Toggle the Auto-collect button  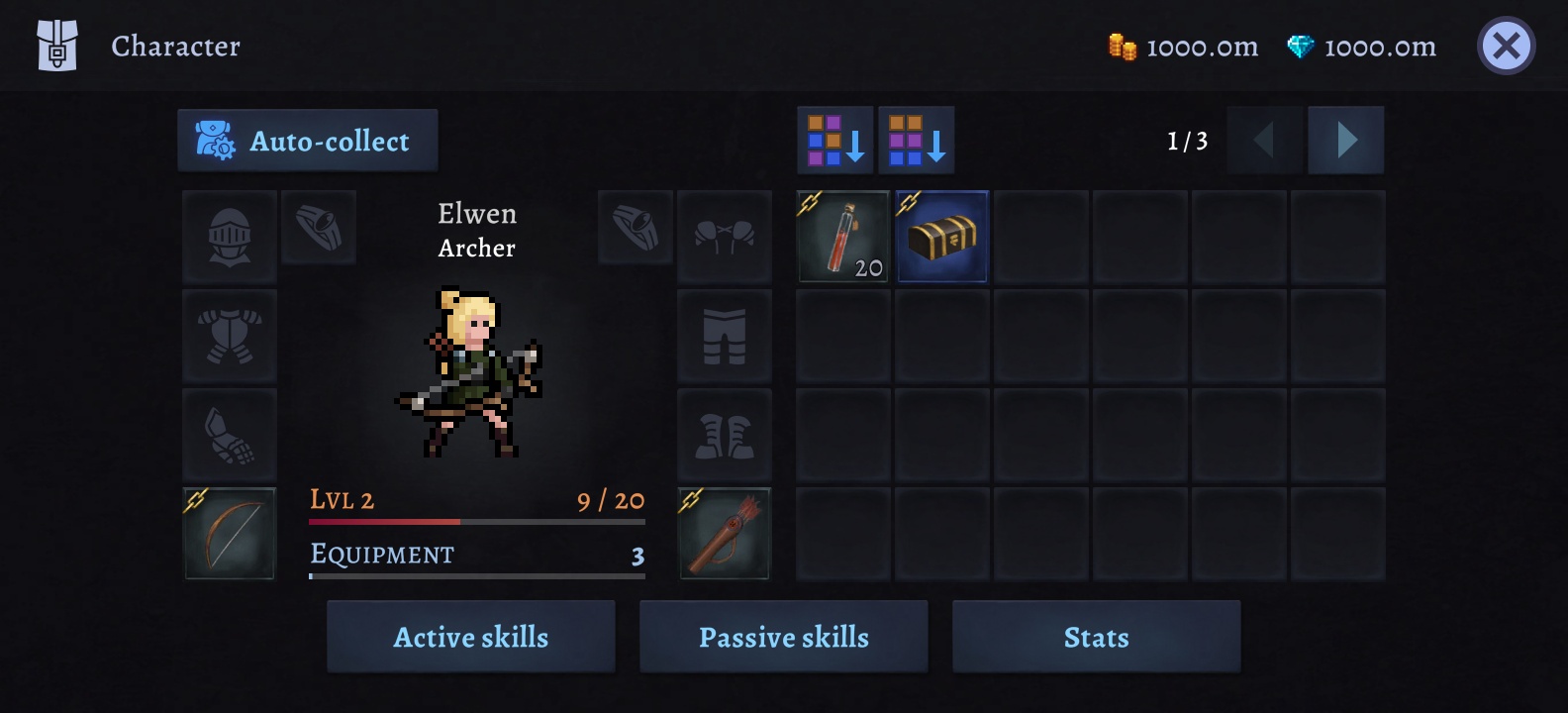pos(308,141)
